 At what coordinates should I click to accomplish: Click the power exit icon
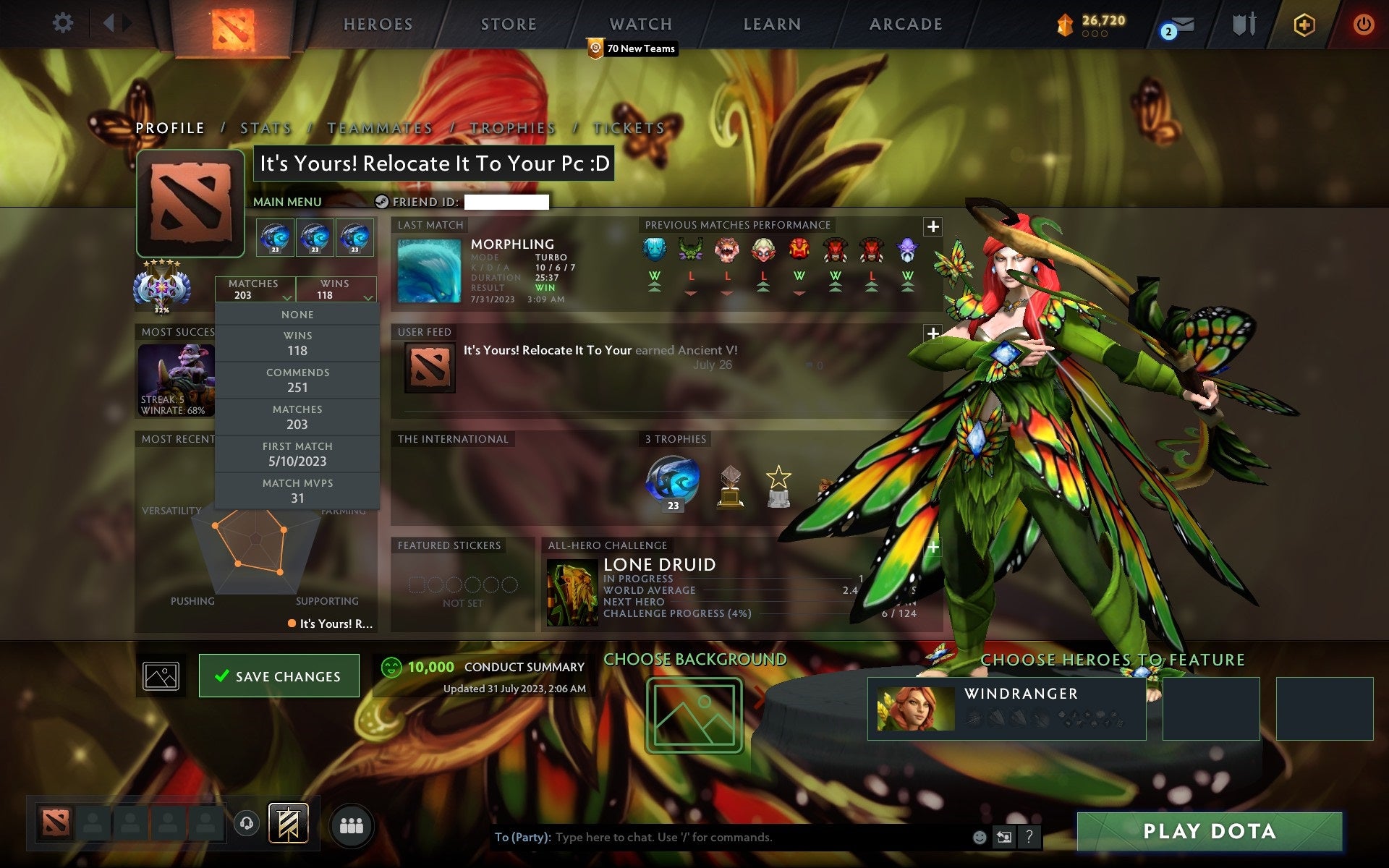1363,23
